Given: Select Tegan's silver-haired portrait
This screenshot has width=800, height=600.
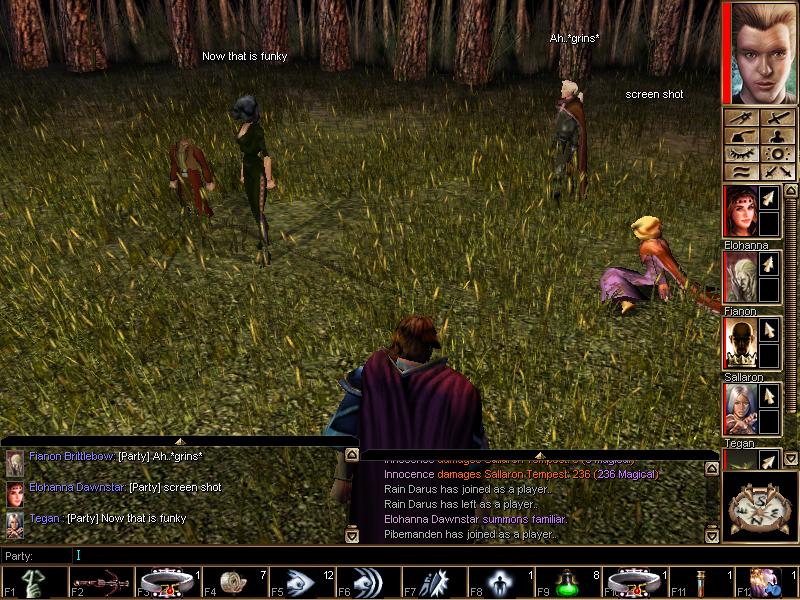Looking at the screenshot, I should pos(738,409).
